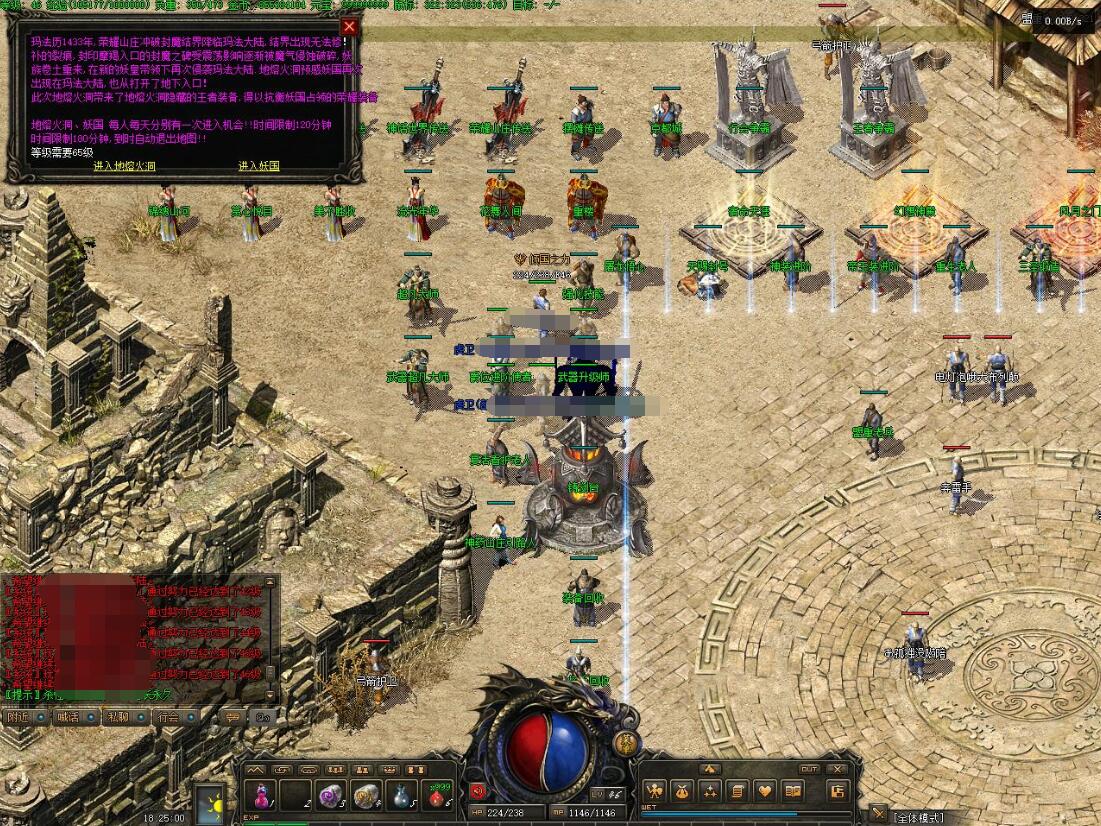Toggle the sword attack mode button
Viewport: 1101px width, 826px height.
(877, 813)
